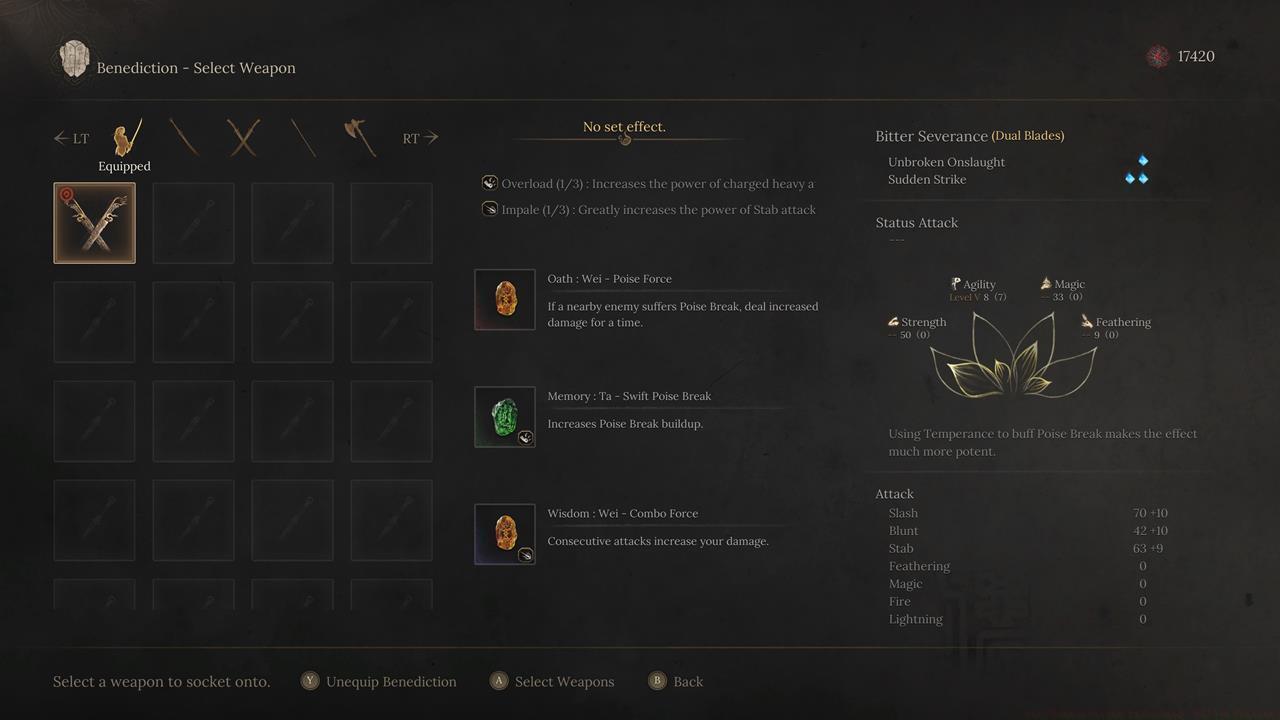Switch to the Equipped weapons tab

tap(125, 139)
